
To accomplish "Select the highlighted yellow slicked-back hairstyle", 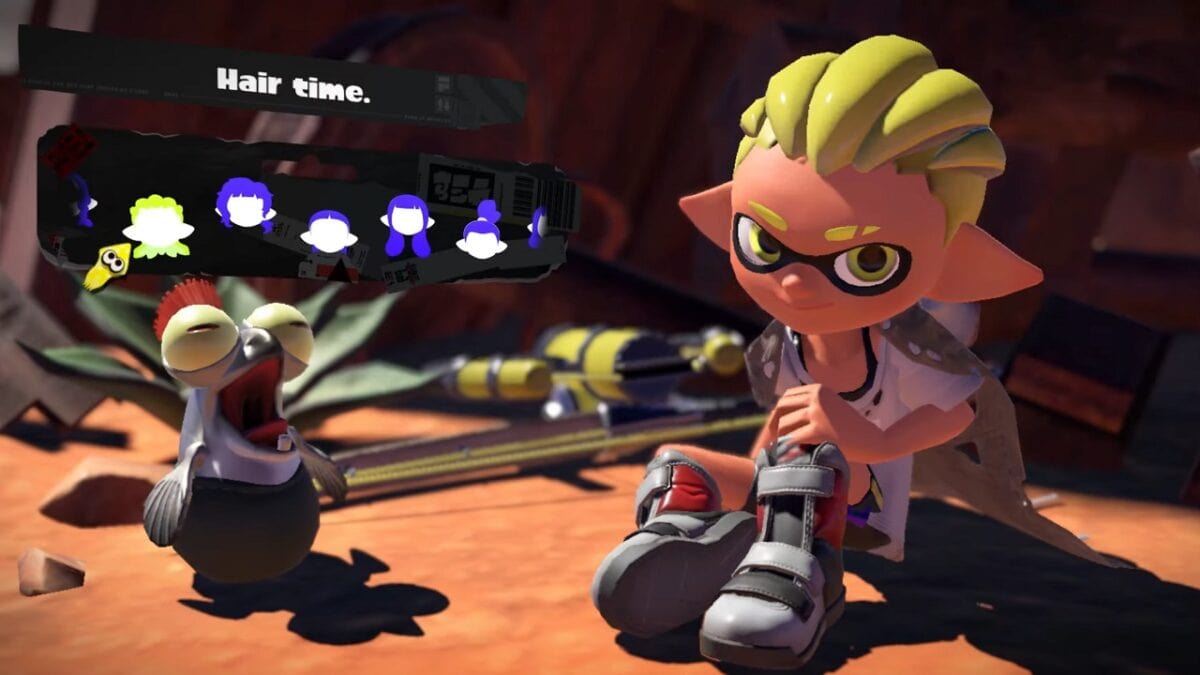I will 158,227.
